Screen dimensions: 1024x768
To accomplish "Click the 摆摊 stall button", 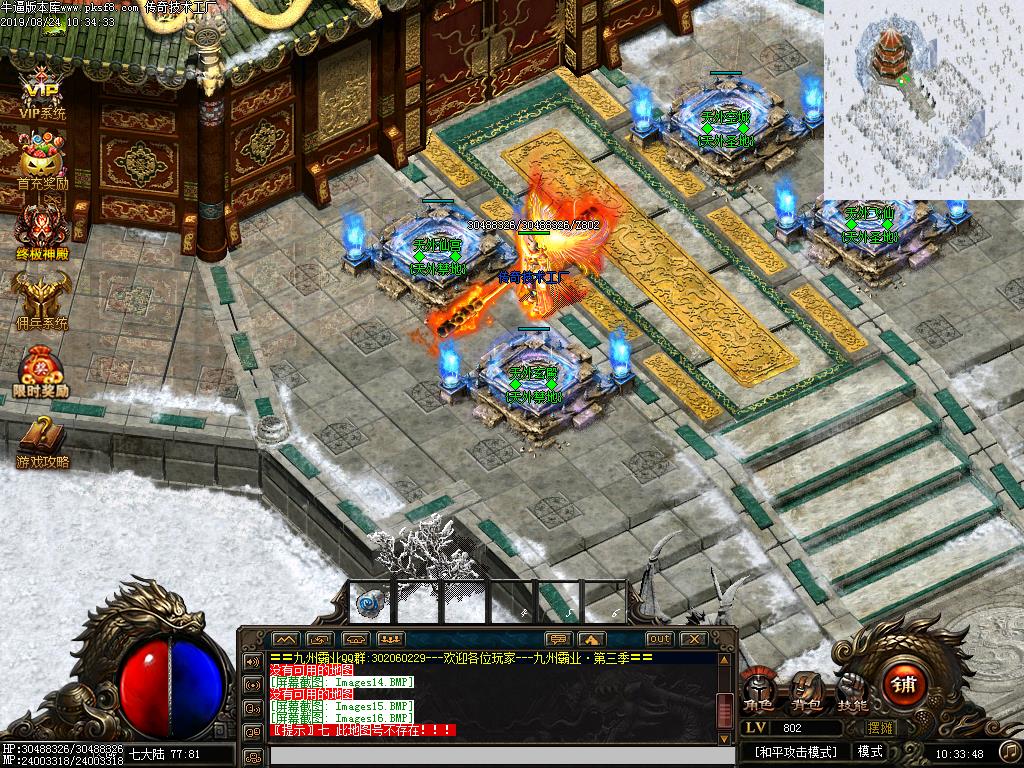I will point(882,728).
